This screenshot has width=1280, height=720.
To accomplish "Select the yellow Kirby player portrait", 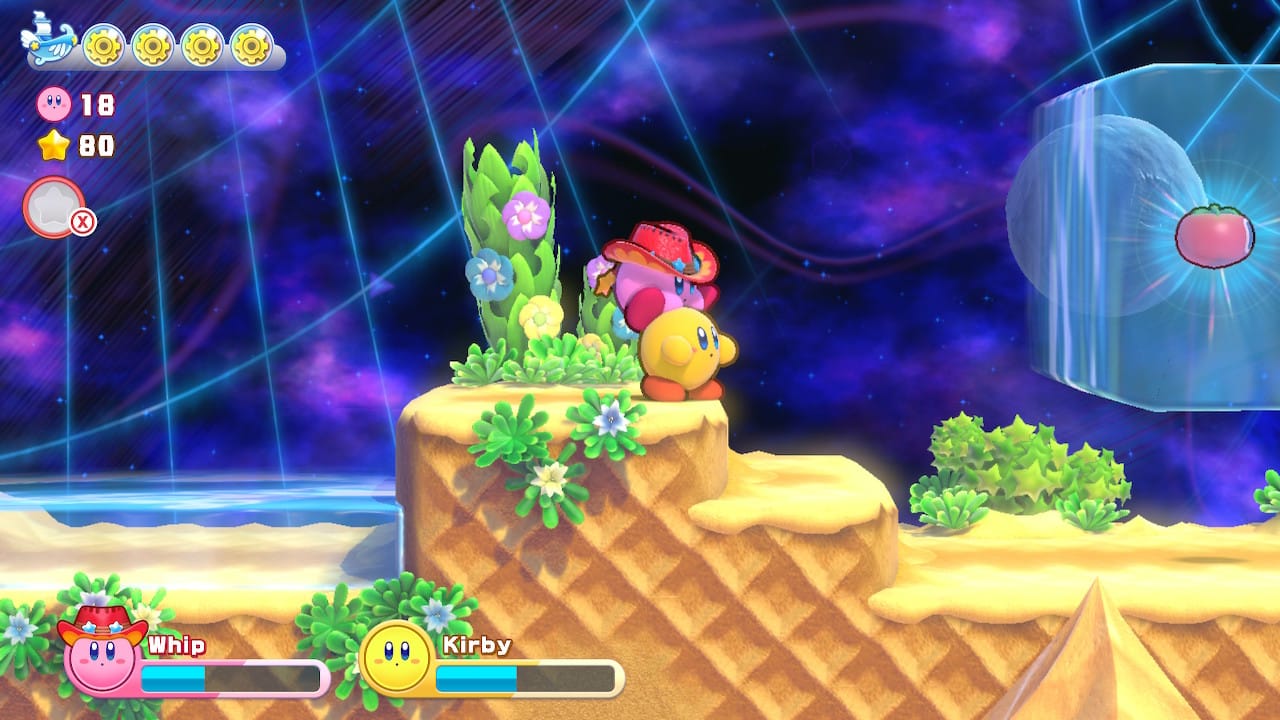I will click(x=396, y=657).
